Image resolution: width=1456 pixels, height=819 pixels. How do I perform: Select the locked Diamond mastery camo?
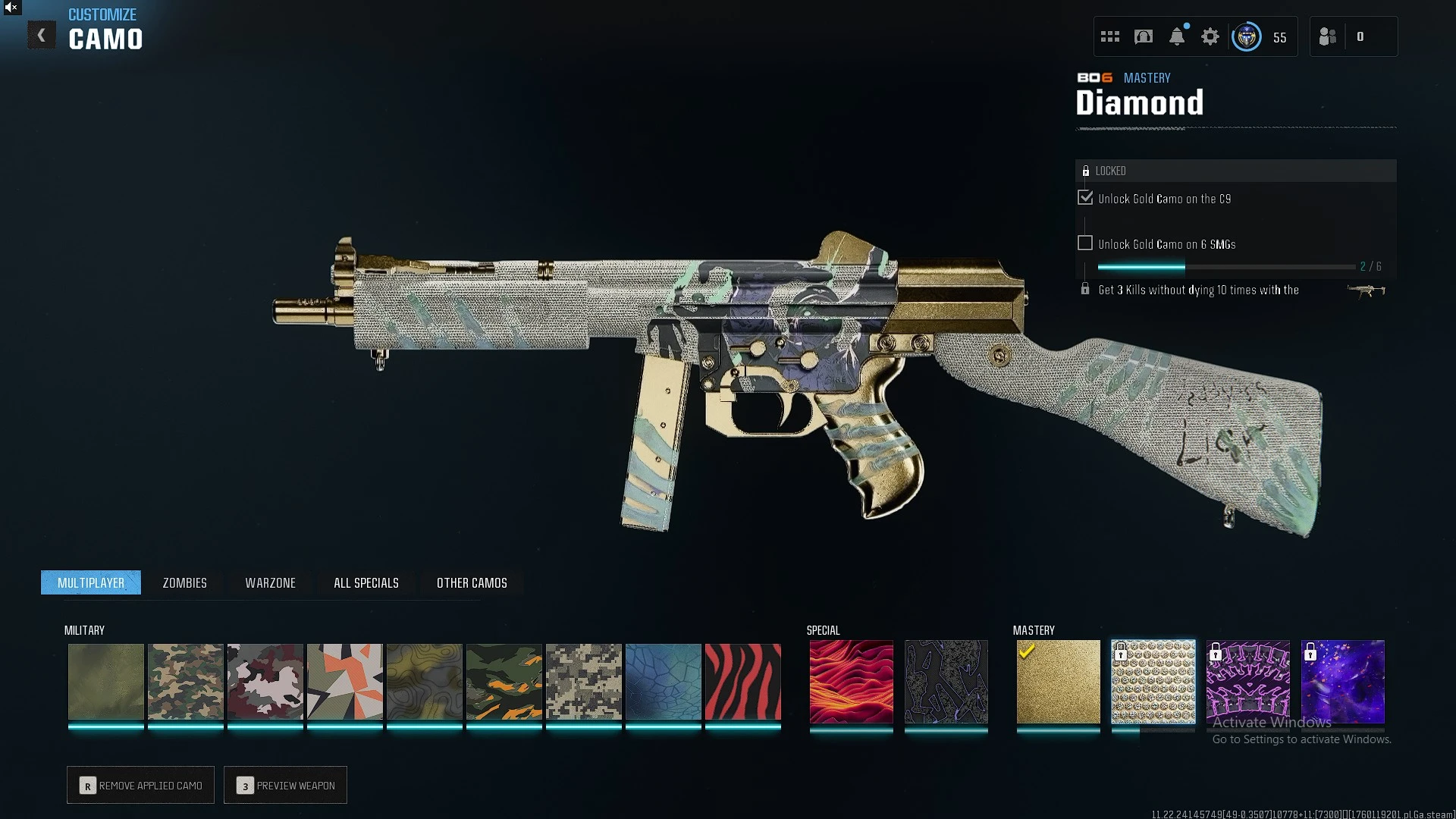(1153, 681)
